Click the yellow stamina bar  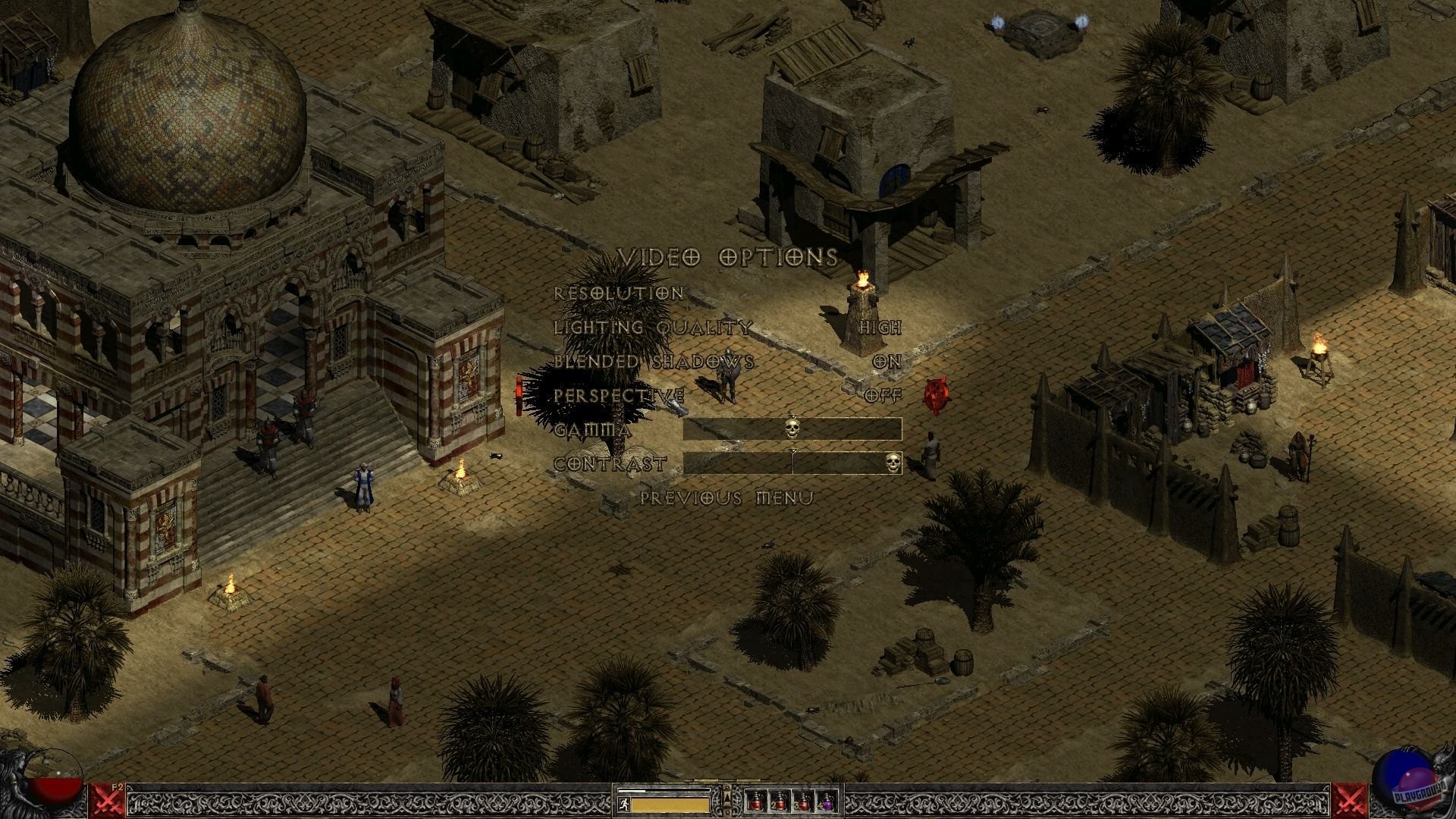(667, 806)
